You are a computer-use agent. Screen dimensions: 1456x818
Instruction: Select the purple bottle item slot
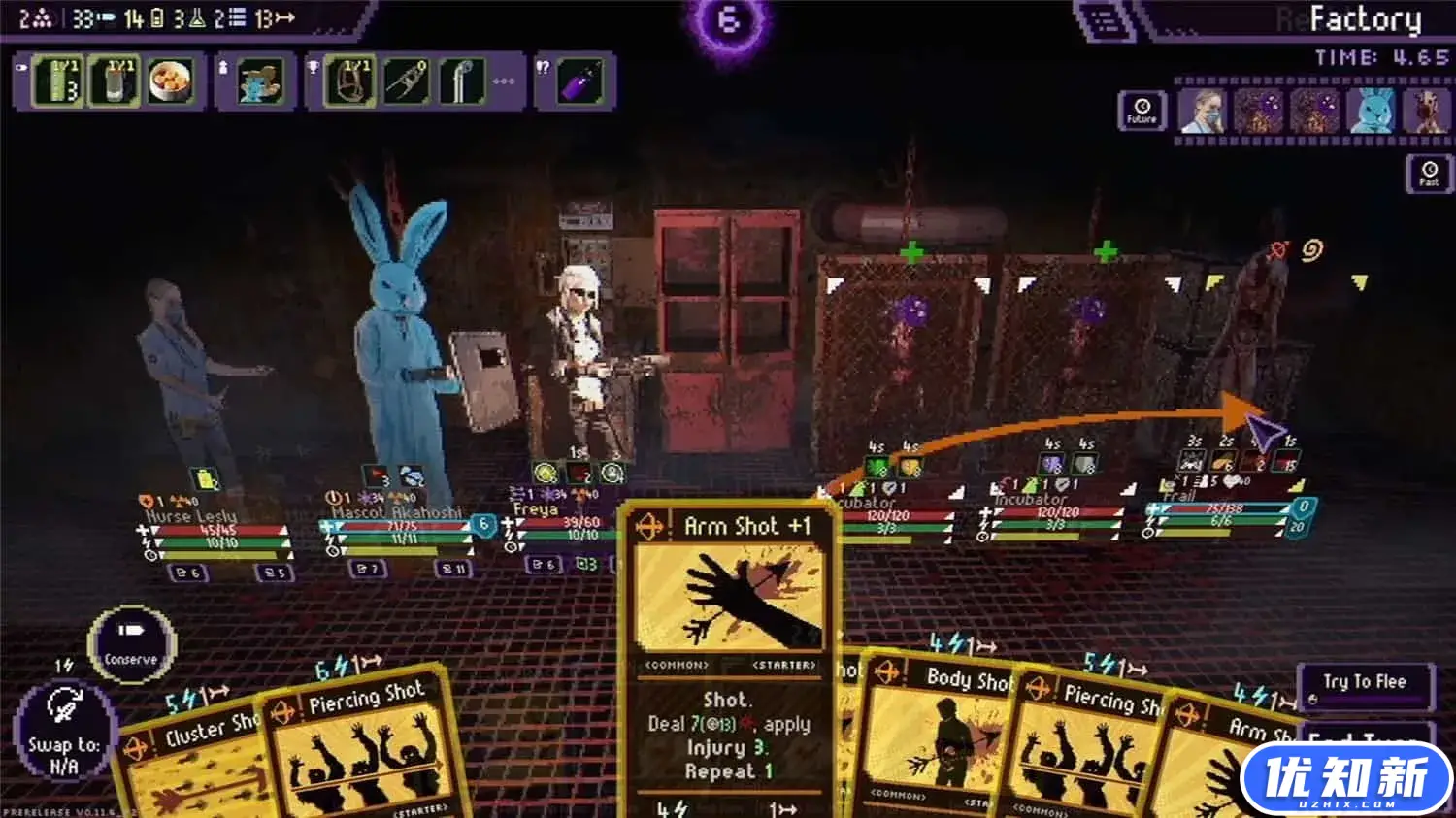point(581,81)
